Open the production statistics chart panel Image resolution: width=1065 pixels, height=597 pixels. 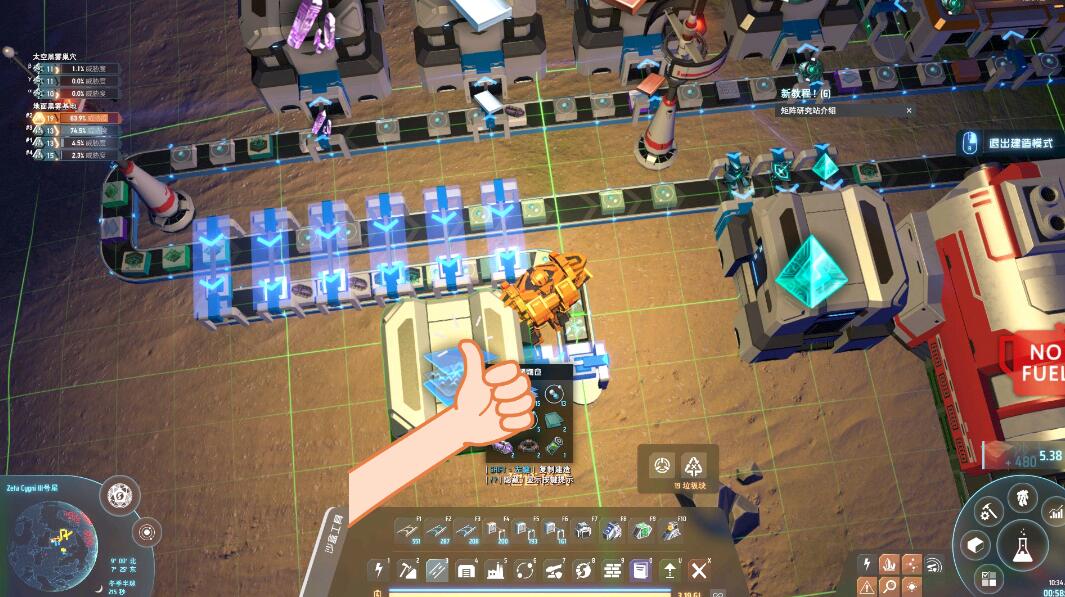1057,514
